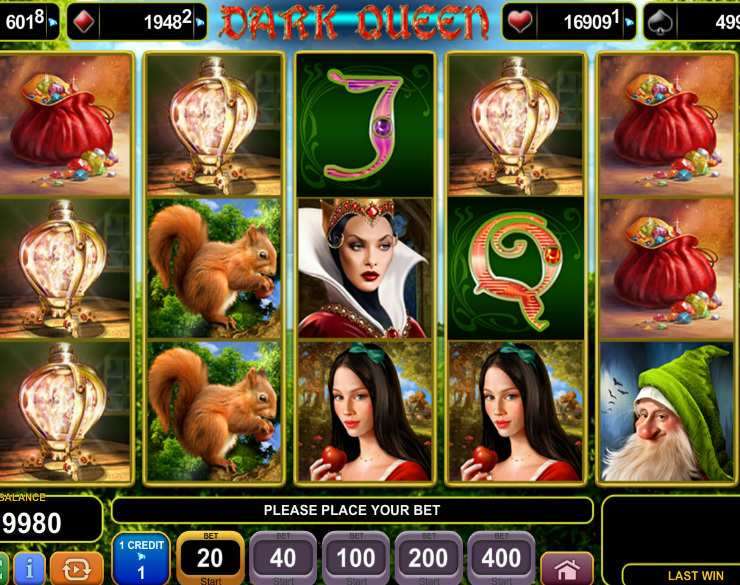The width and height of the screenshot is (740, 585).
Task: Pick the 400 bet button
Action: point(502,558)
